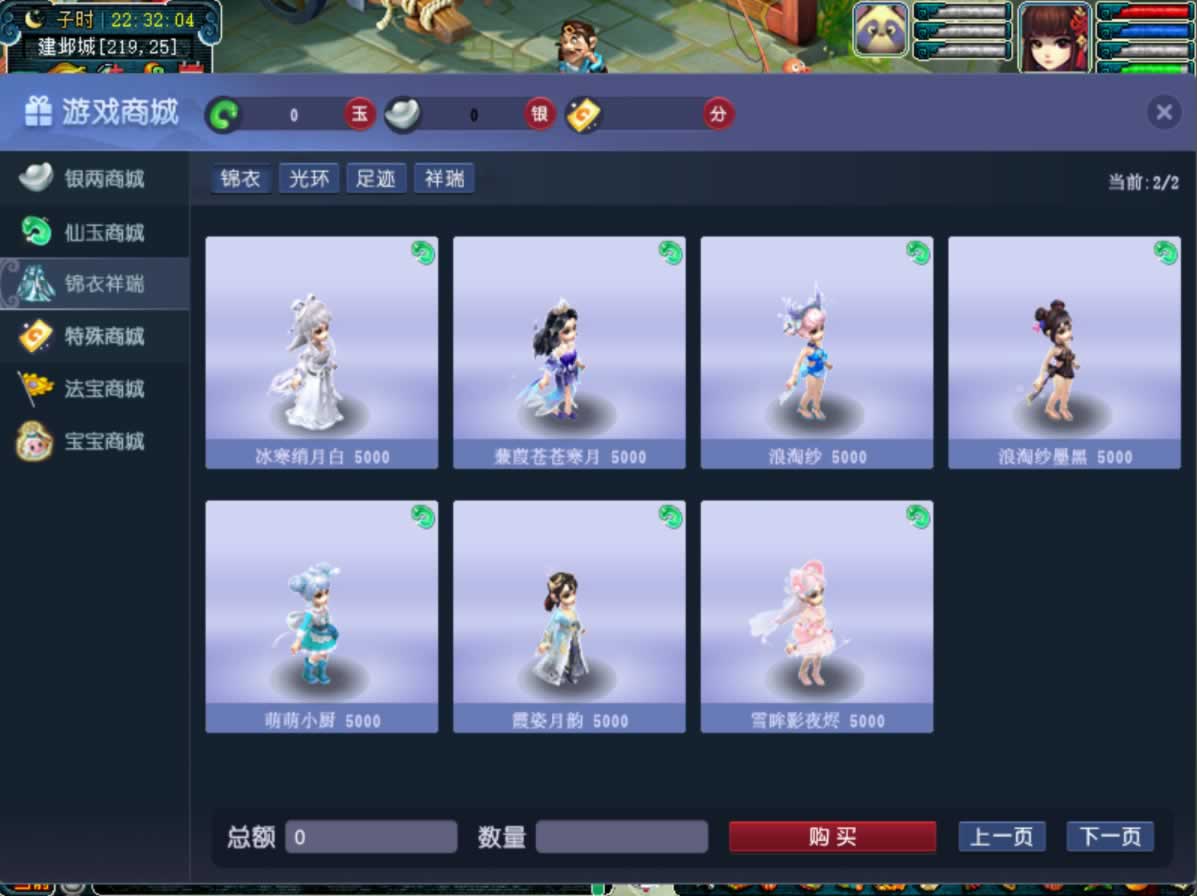This screenshot has height=896, width=1197.
Task: Show the 祥瑞 mounts tab
Action: (444, 179)
